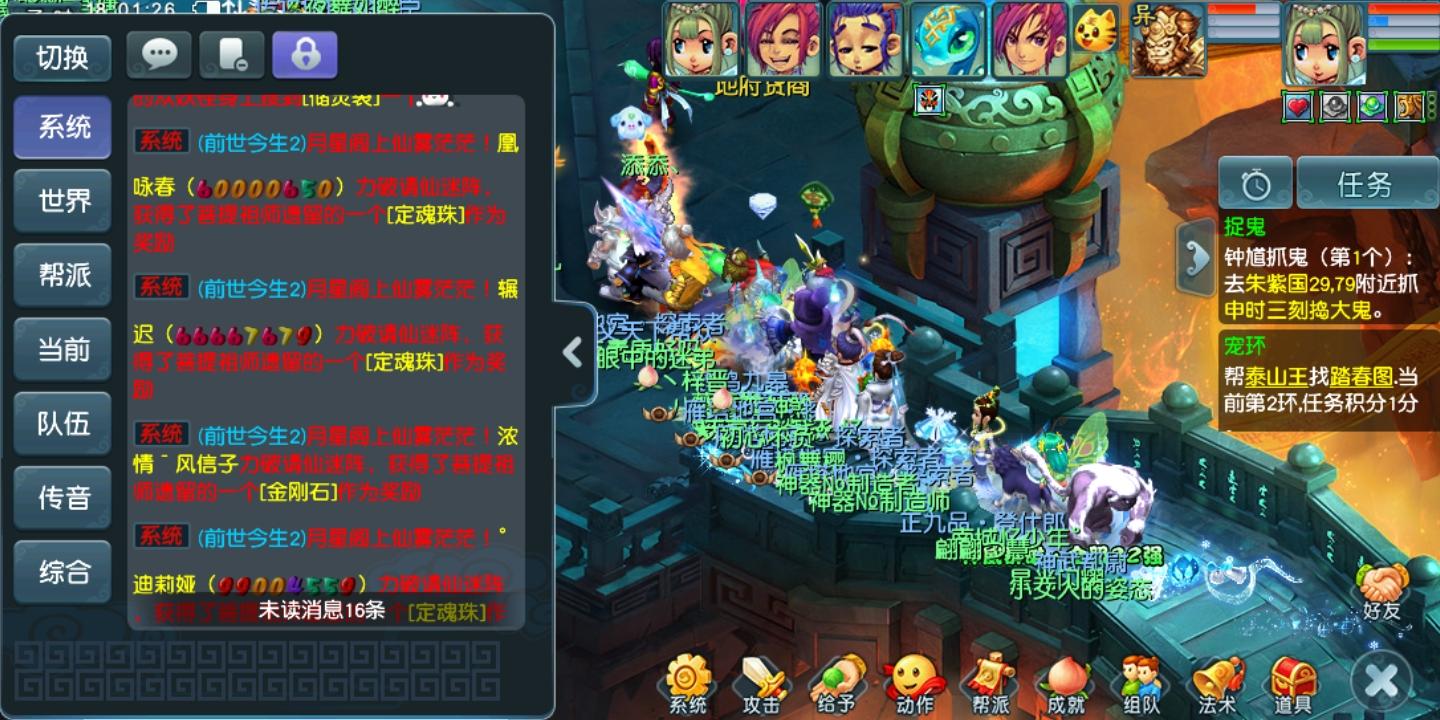Screen dimensions: 1440x720
Task: Jump to the 16 unread messages
Action: [x=322, y=610]
